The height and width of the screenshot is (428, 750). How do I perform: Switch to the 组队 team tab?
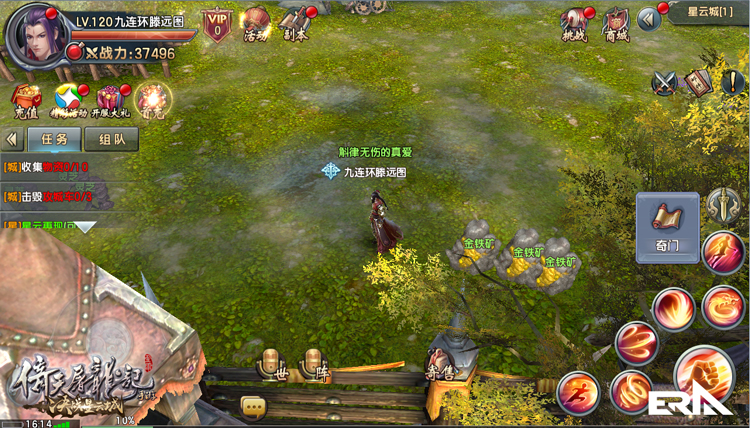point(111,140)
